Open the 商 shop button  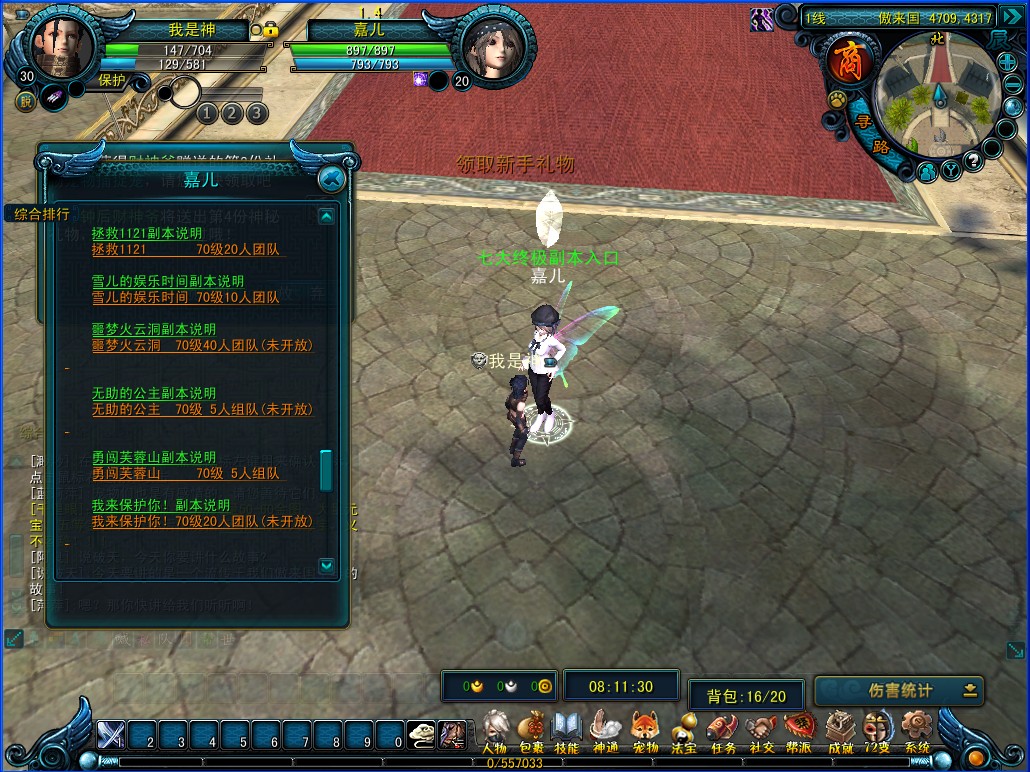point(848,62)
